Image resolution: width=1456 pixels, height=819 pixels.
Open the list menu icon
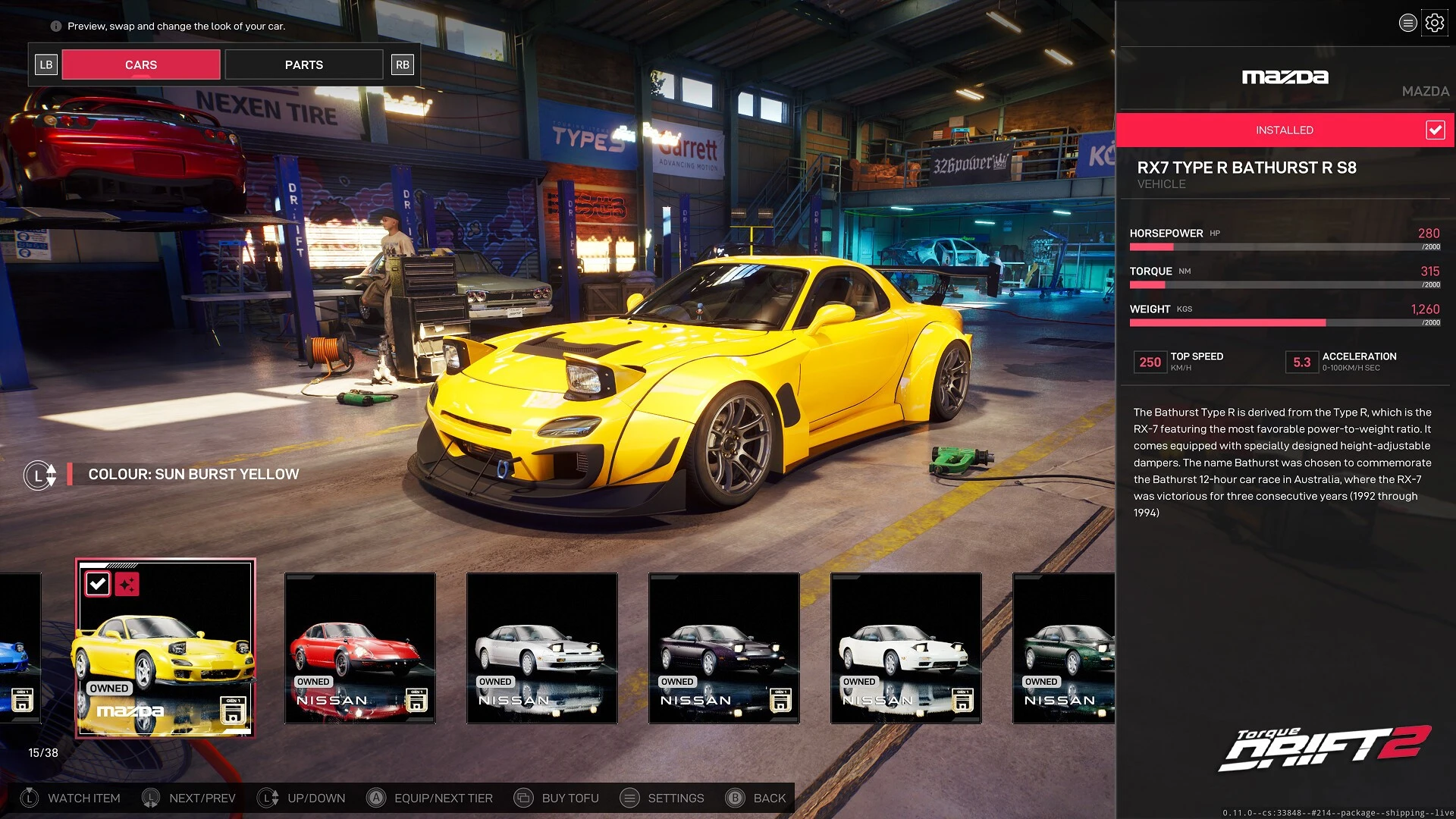(x=1407, y=23)
